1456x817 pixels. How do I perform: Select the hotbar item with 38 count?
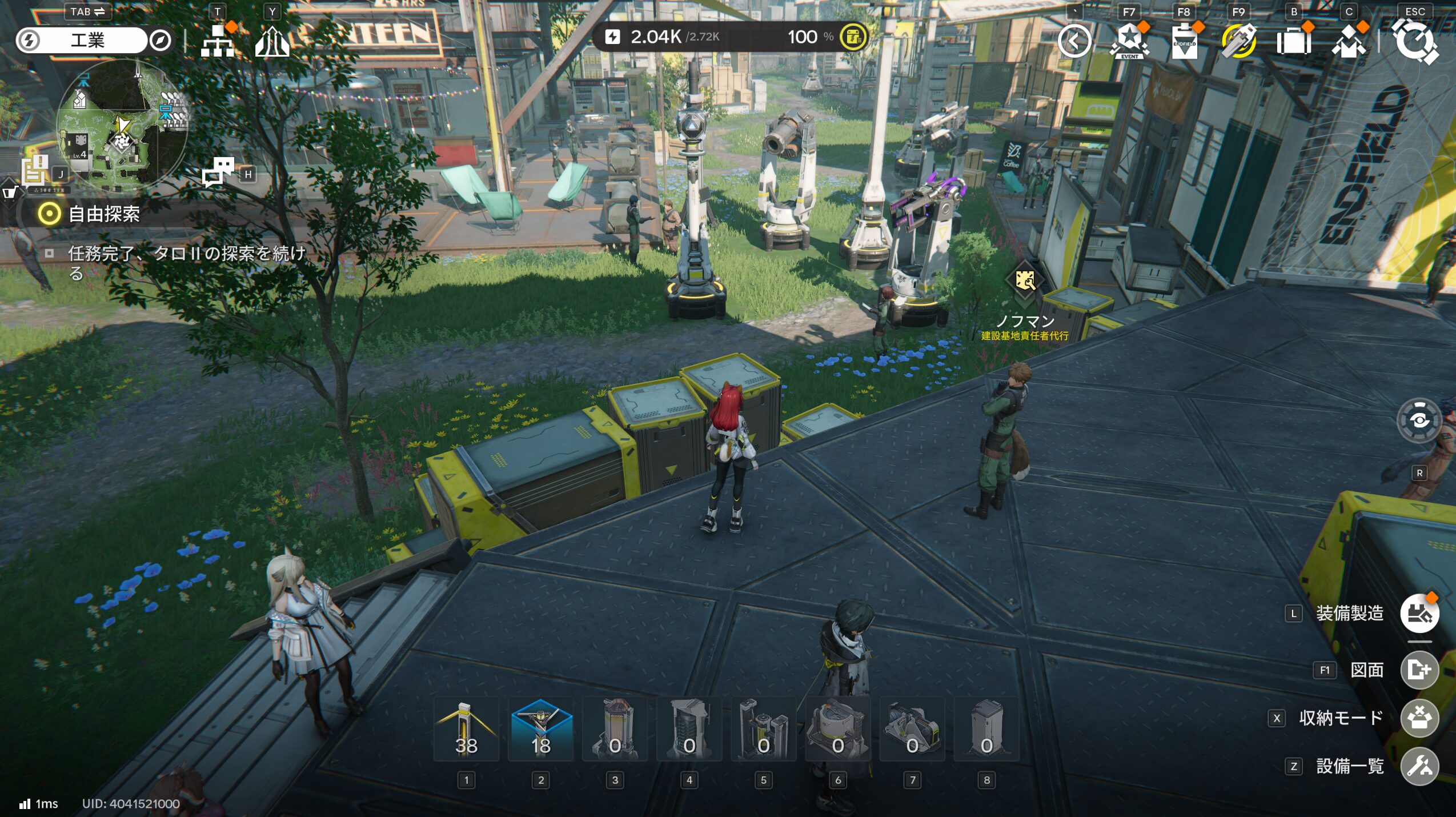pyautogui.click(x=466, y=730)
